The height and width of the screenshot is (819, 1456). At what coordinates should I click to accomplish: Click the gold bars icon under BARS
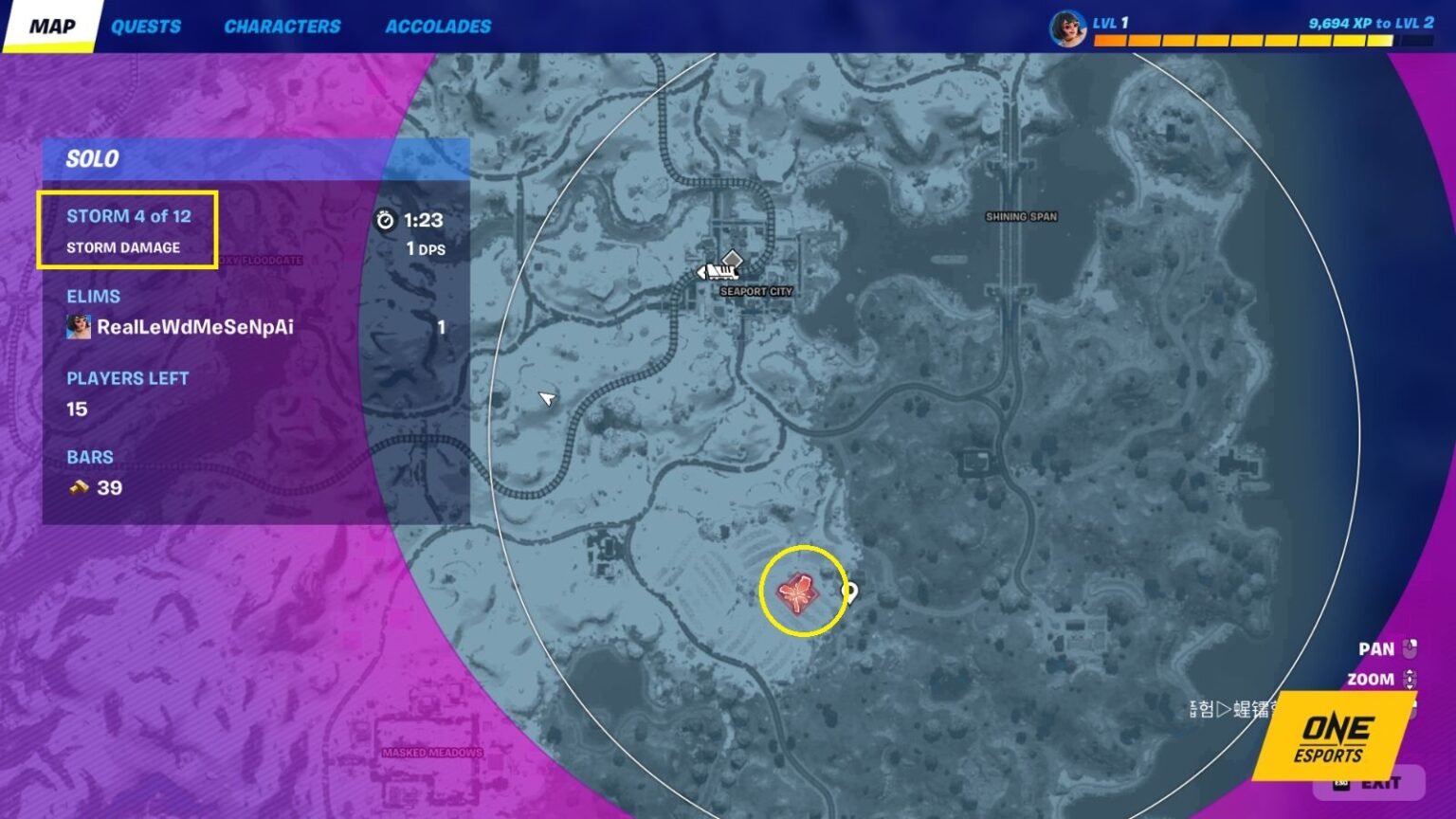[x=79, y=488]
